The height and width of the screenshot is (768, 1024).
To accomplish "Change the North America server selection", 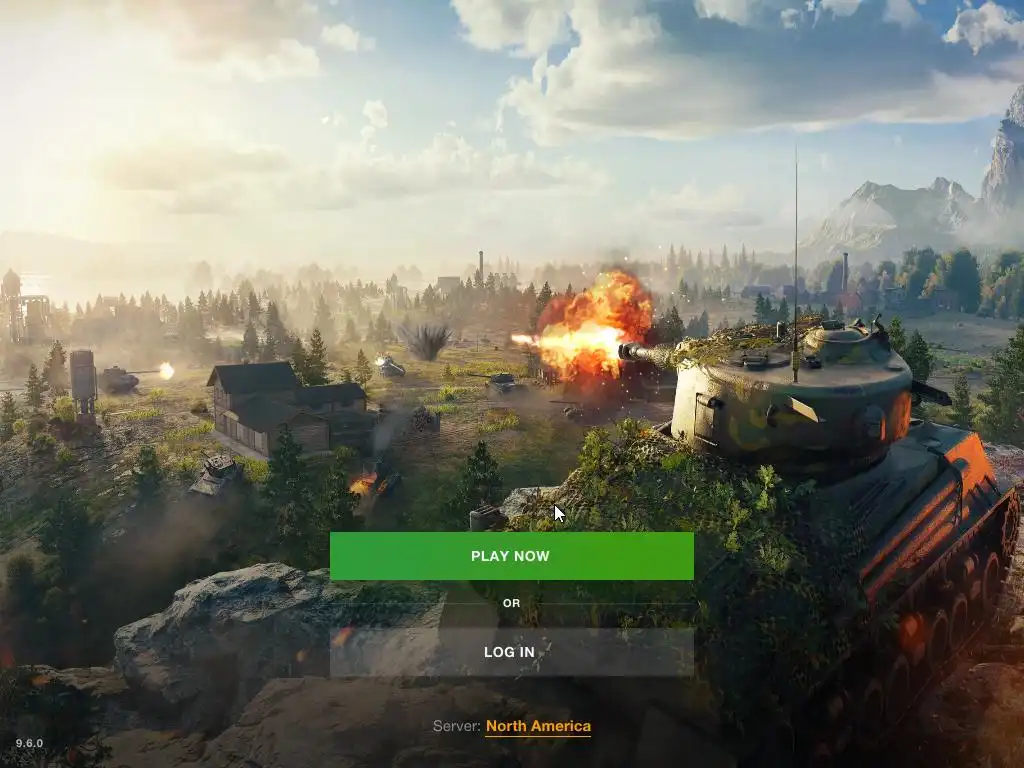I will [538, 727].
